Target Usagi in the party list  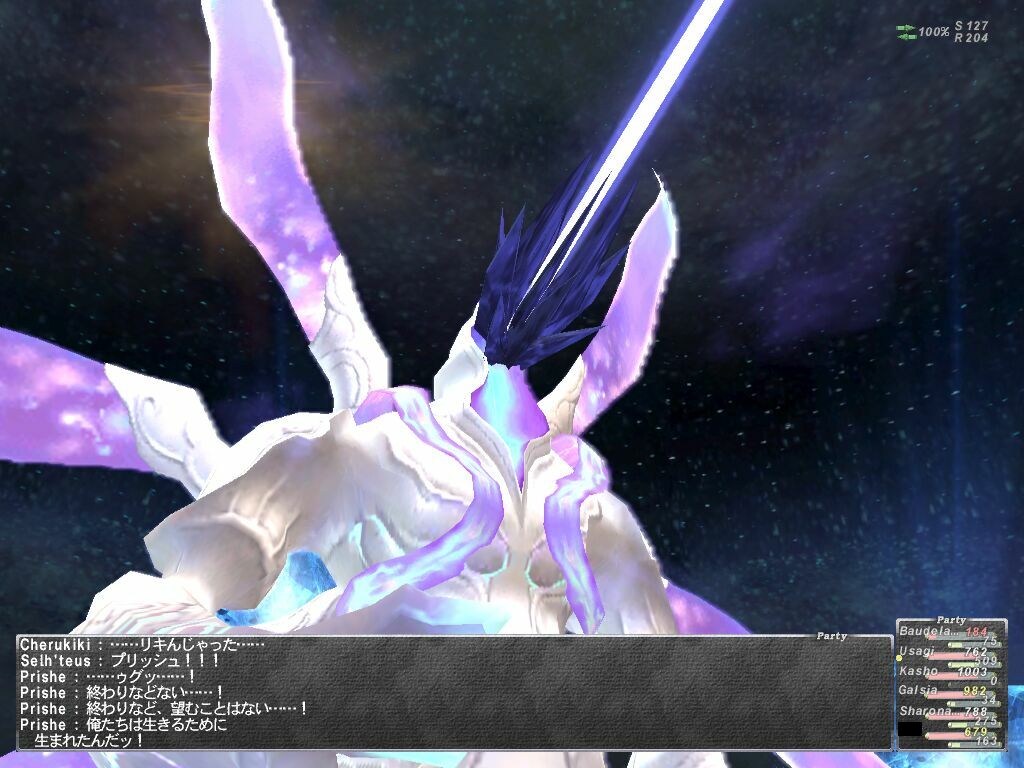click(916, 651)
